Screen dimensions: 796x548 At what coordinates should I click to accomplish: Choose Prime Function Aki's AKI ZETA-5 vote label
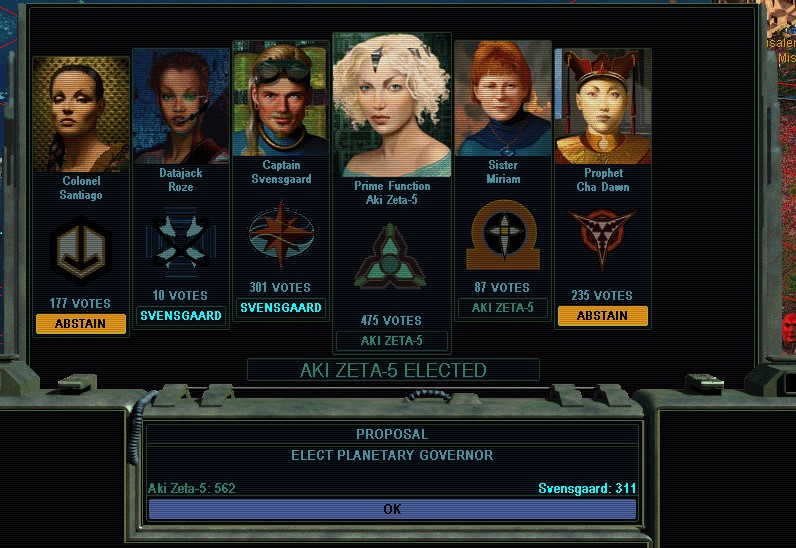pyautogui.click(x=391, y=341)
